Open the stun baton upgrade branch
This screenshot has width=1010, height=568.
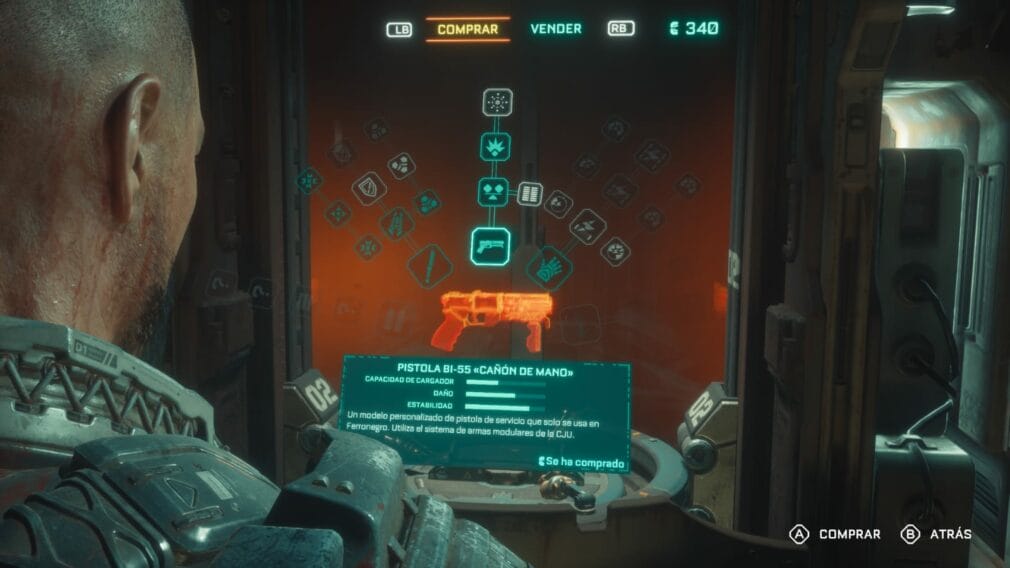point(430,266)
